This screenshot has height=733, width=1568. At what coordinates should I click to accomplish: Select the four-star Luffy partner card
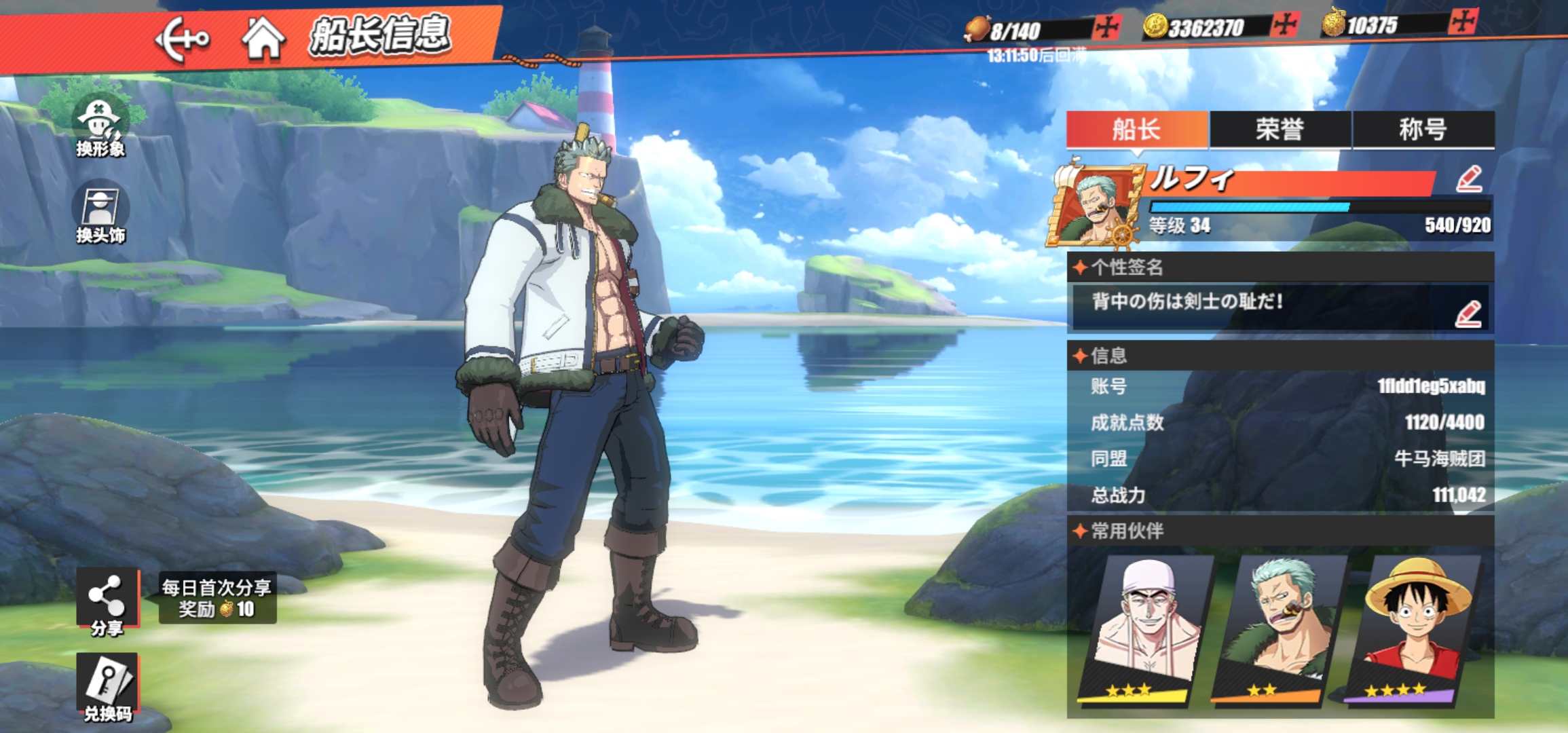point(1412,628)
